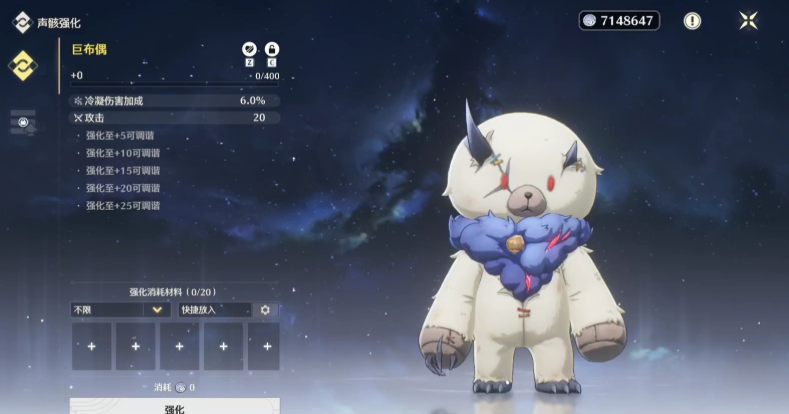This screenshot has width=789, height=414.
Task: Click 快捷放入 quick-fill materials button
Action: pos(215,310)
